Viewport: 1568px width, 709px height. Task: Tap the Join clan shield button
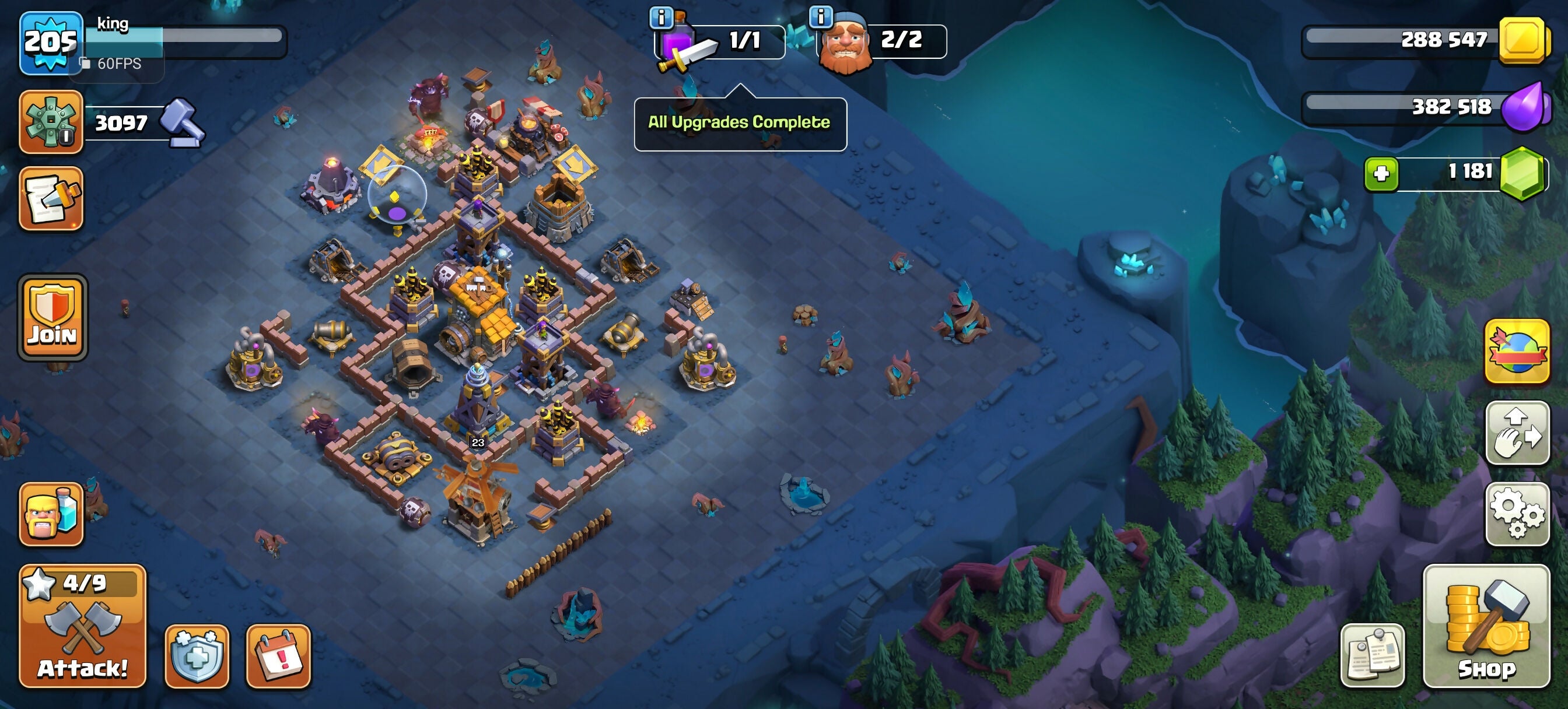point(52,317)
